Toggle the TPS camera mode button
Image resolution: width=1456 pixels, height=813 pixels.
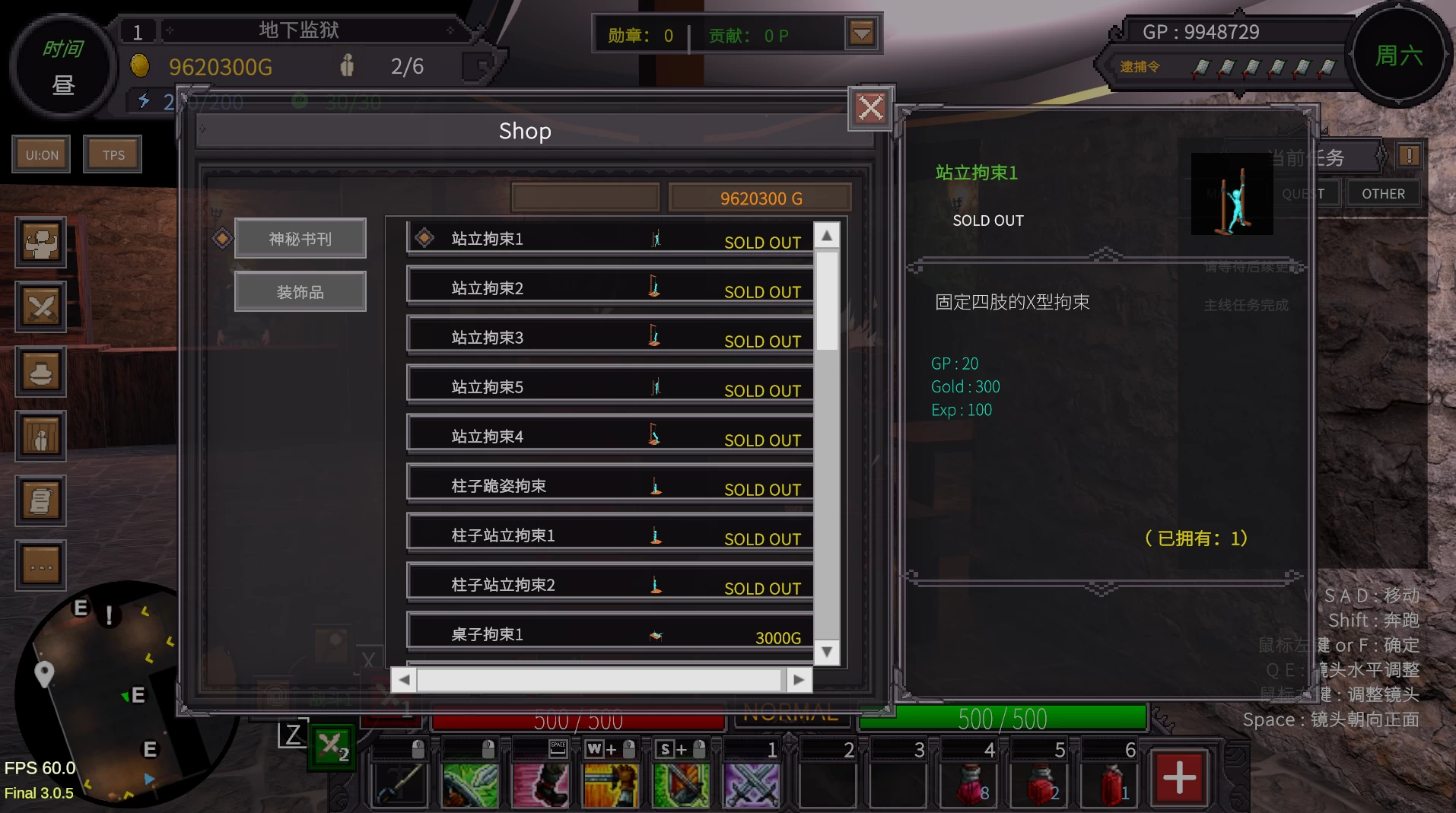click(113, 154)
